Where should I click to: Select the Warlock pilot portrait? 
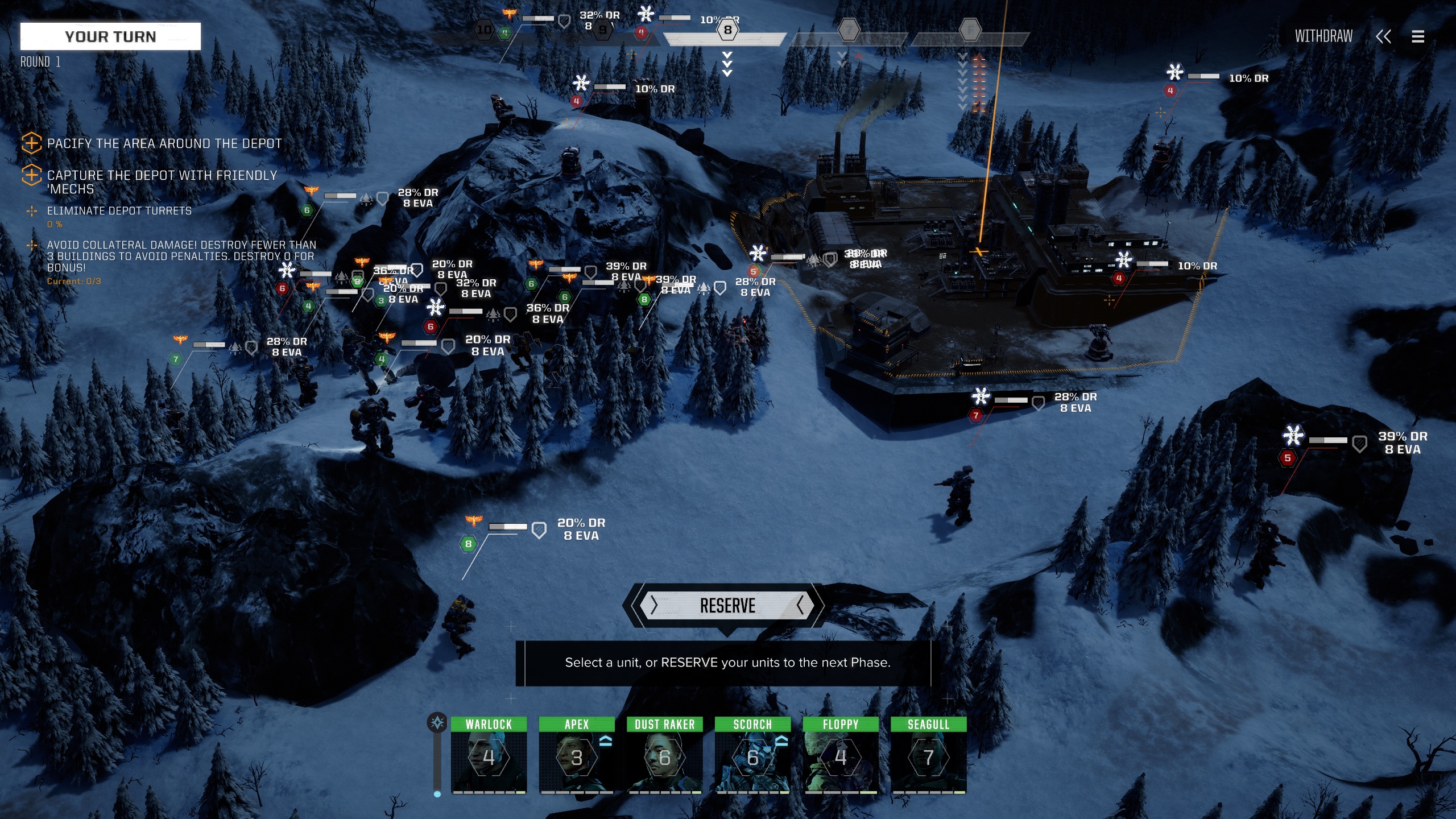pyautogui.click(x=489, y=756)
